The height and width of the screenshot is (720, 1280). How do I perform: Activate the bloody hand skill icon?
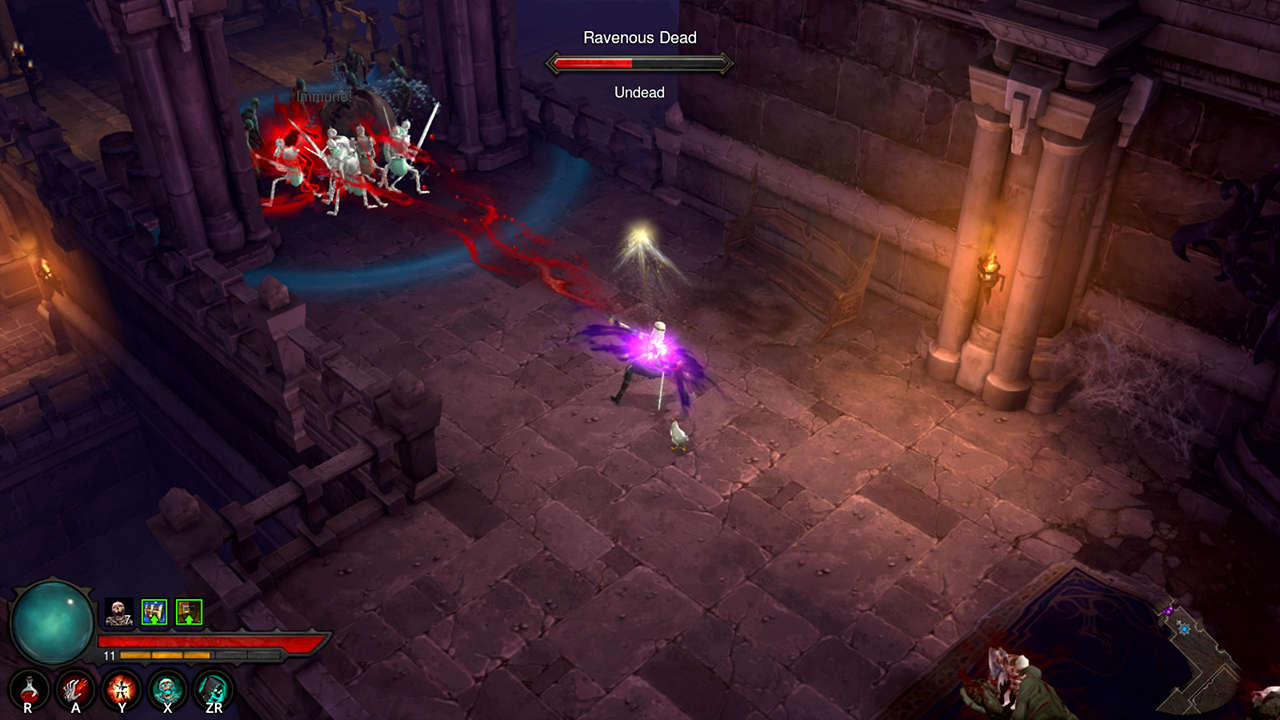coord(75,688)
